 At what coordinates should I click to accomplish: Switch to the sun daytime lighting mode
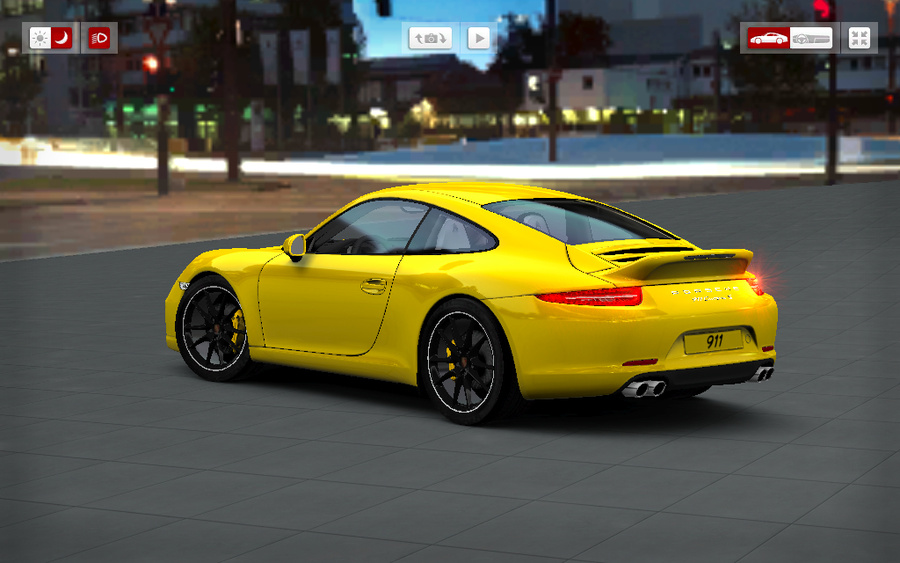point(40,38)
